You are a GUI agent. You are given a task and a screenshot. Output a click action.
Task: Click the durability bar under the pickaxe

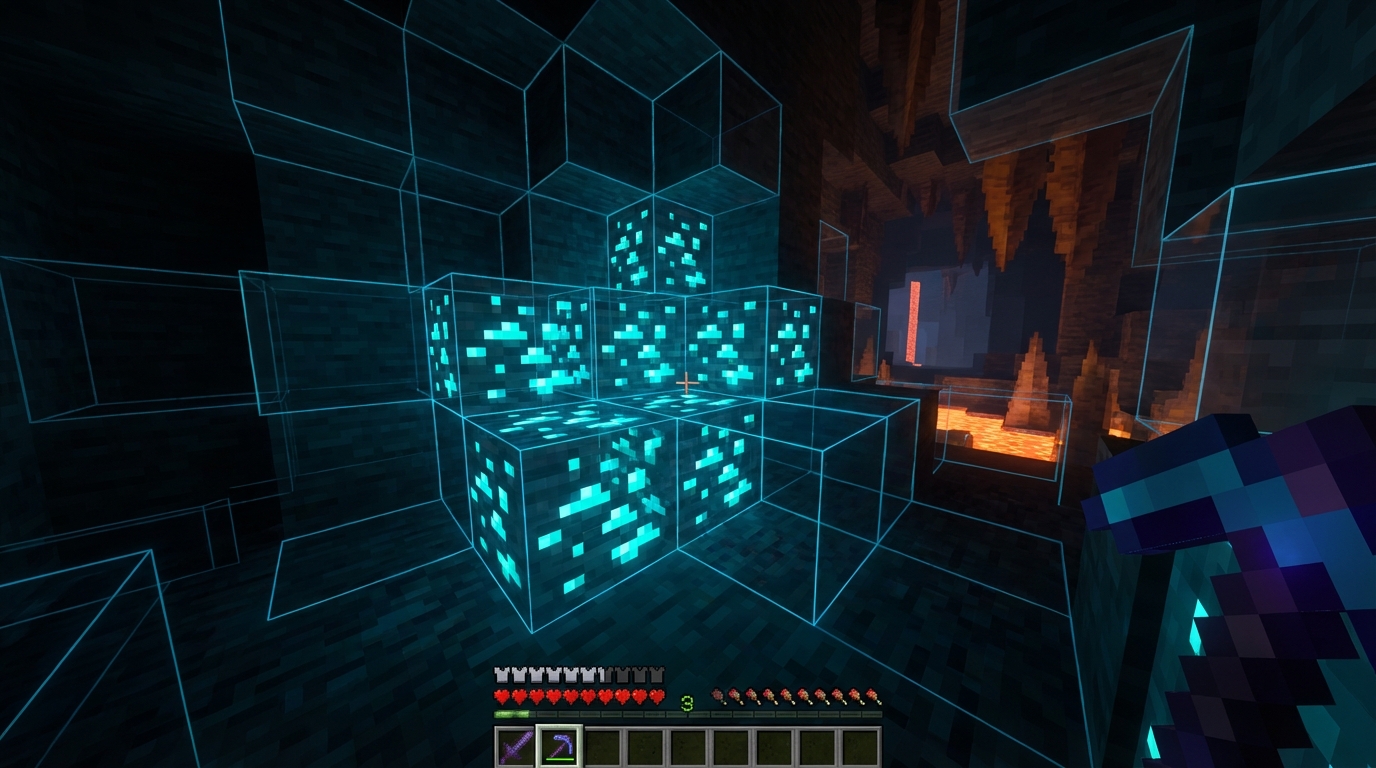click(559, 757)
